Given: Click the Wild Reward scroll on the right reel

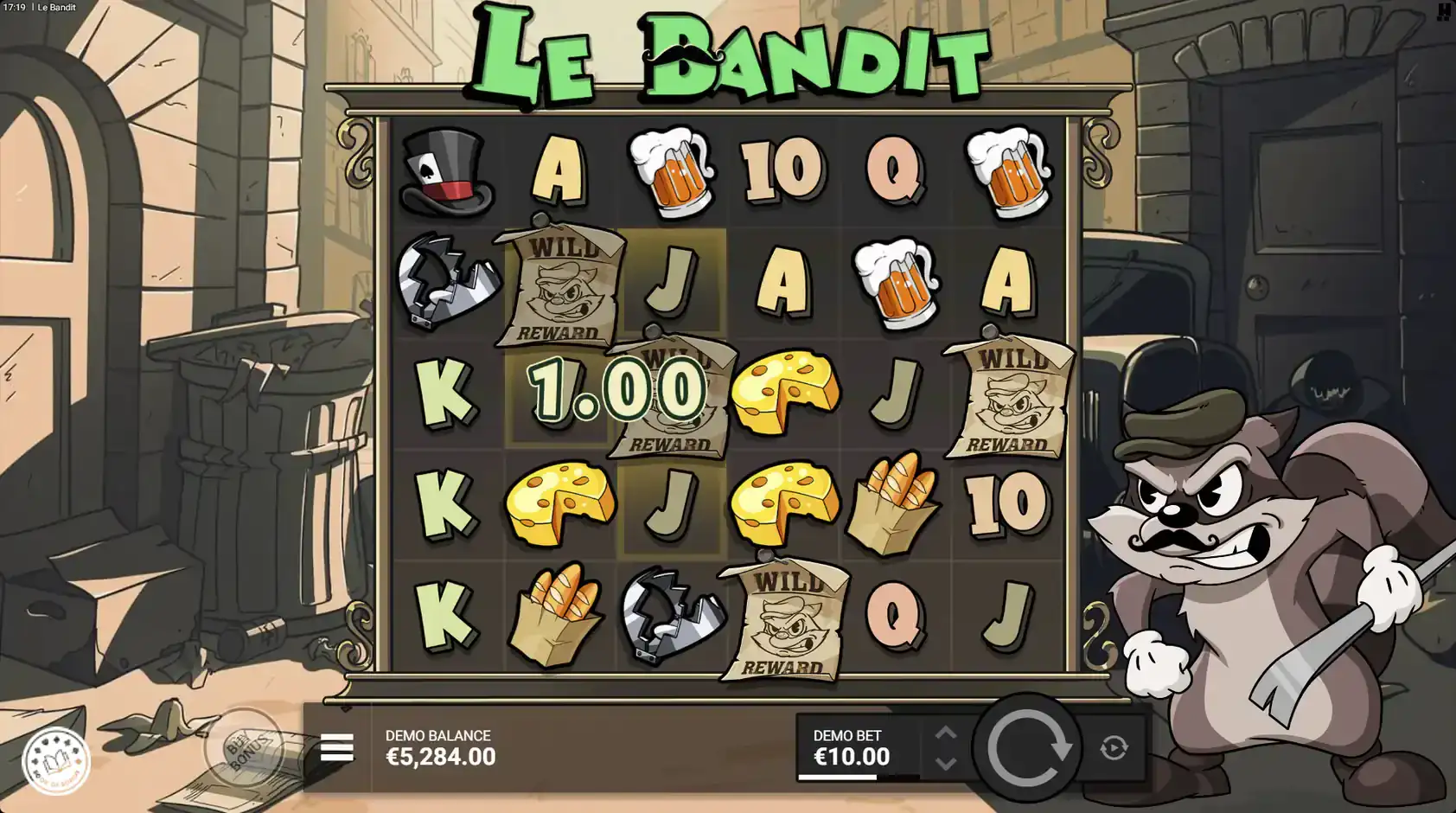Looking at the screenshot, I should coord(1008,398).
